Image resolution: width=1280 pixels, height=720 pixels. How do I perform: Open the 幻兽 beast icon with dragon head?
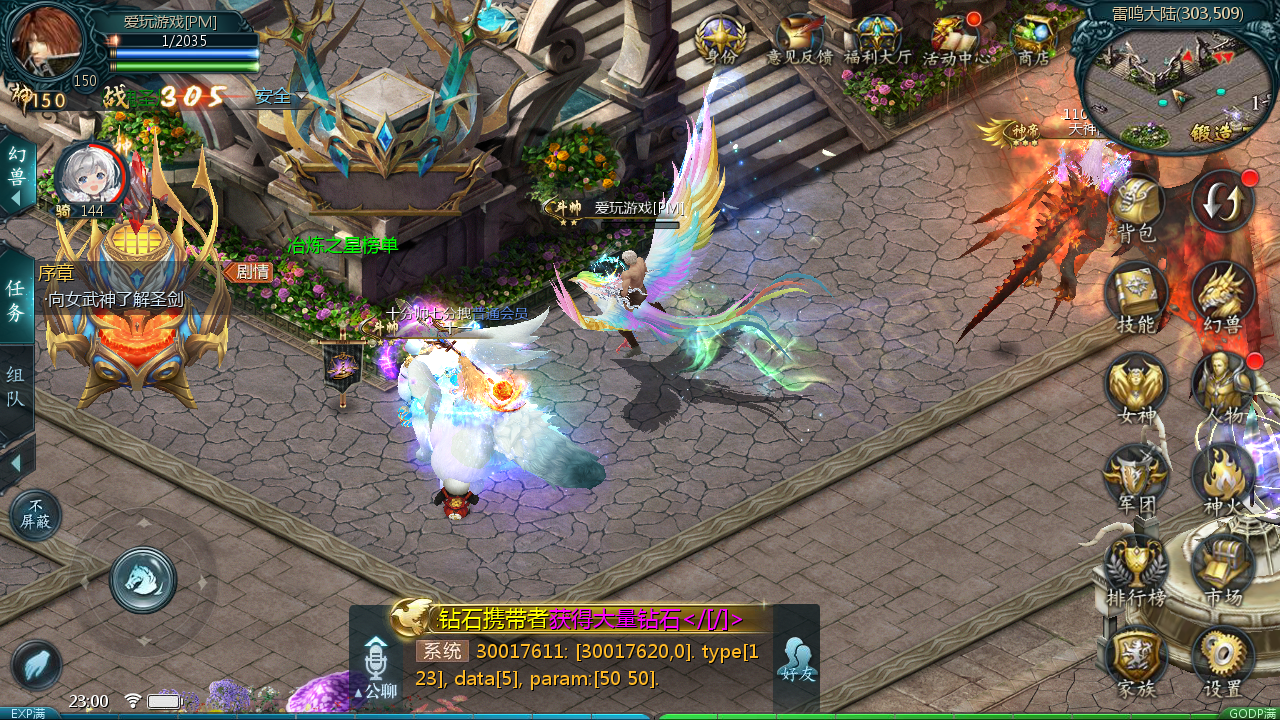[x=1223, y=295]
